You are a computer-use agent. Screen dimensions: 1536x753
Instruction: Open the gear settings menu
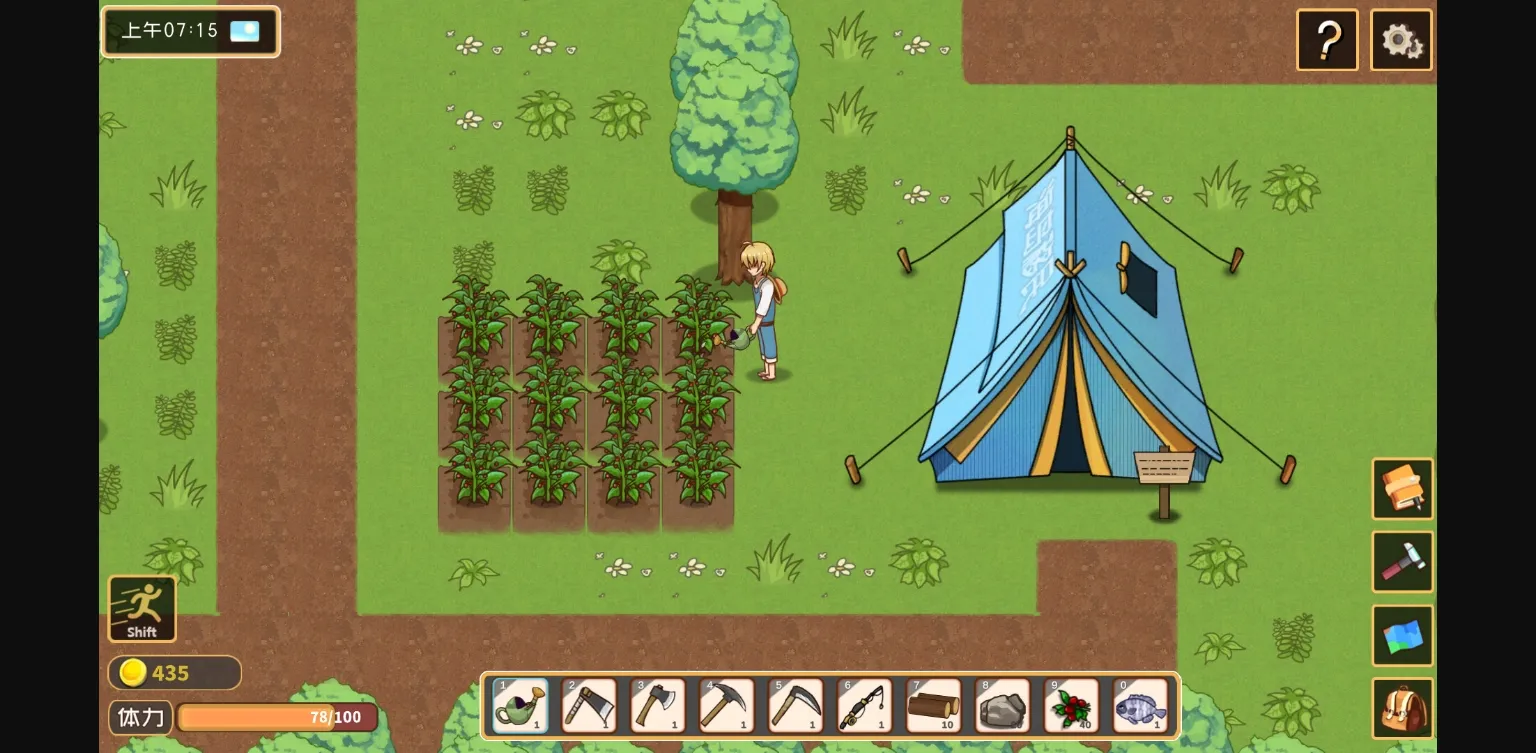pyautogui.click(x=1401, y=40)
